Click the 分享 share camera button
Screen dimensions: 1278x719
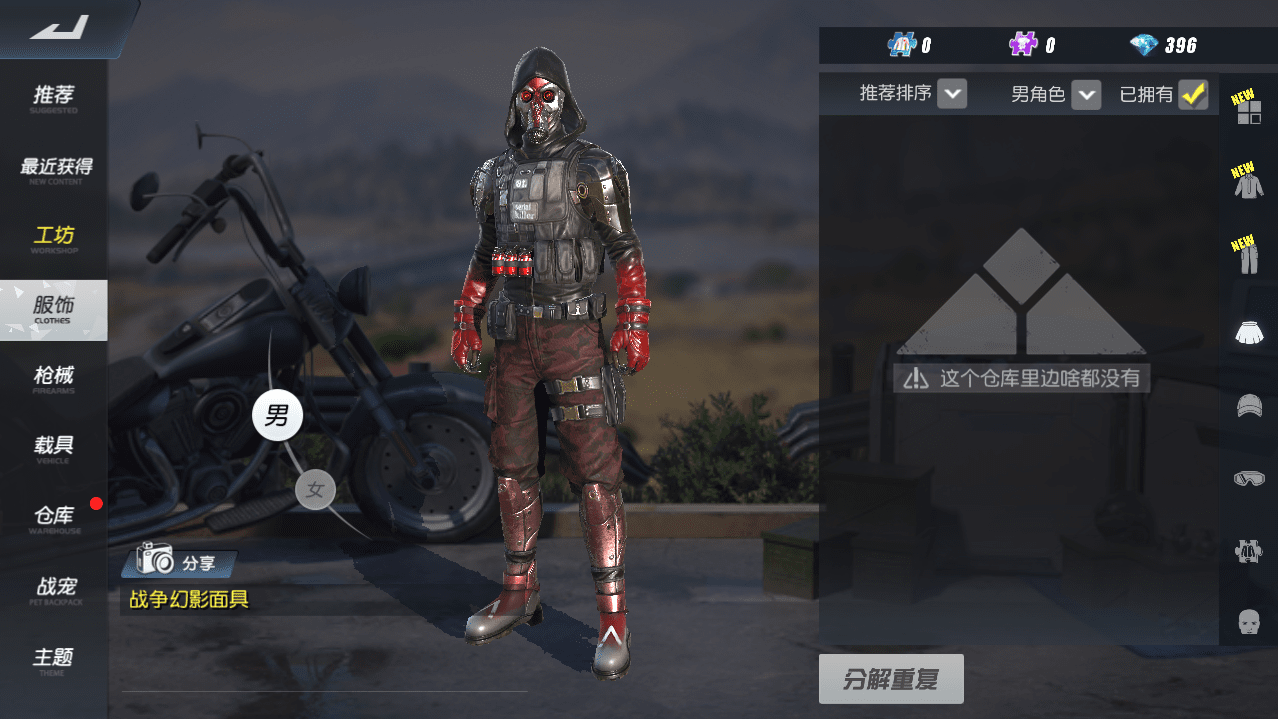coord(178,561)
